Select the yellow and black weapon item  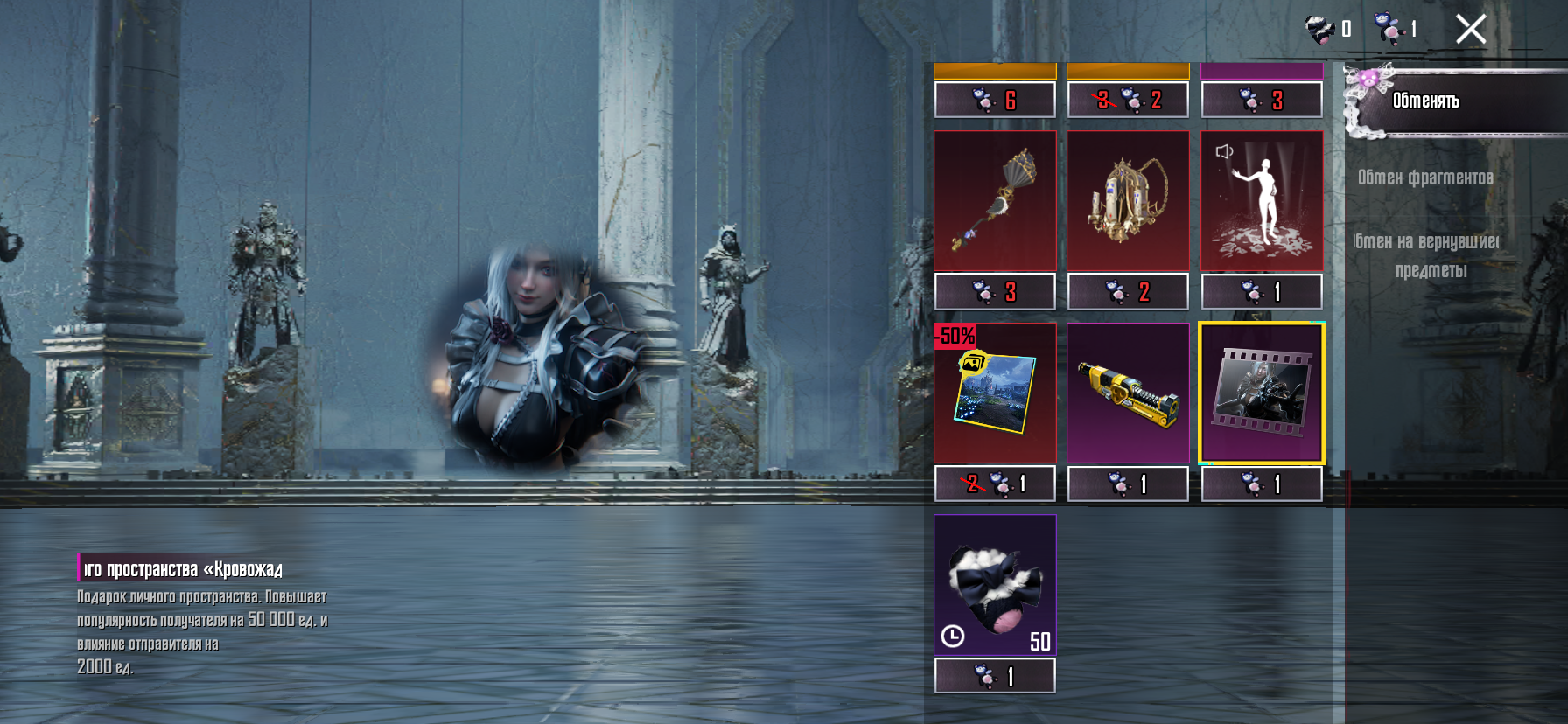[x=1128, y=393]
